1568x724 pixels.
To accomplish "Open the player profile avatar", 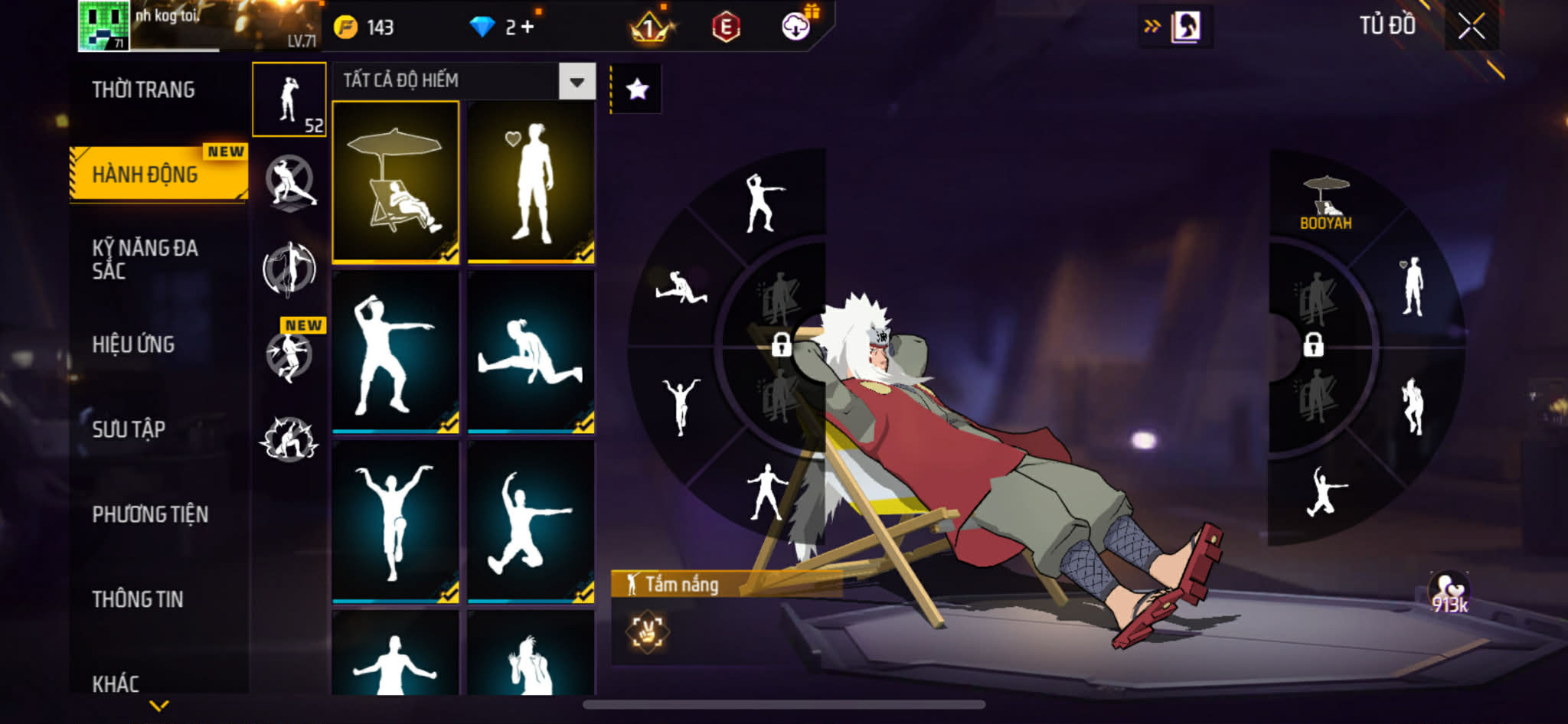I will click(103, 26).
